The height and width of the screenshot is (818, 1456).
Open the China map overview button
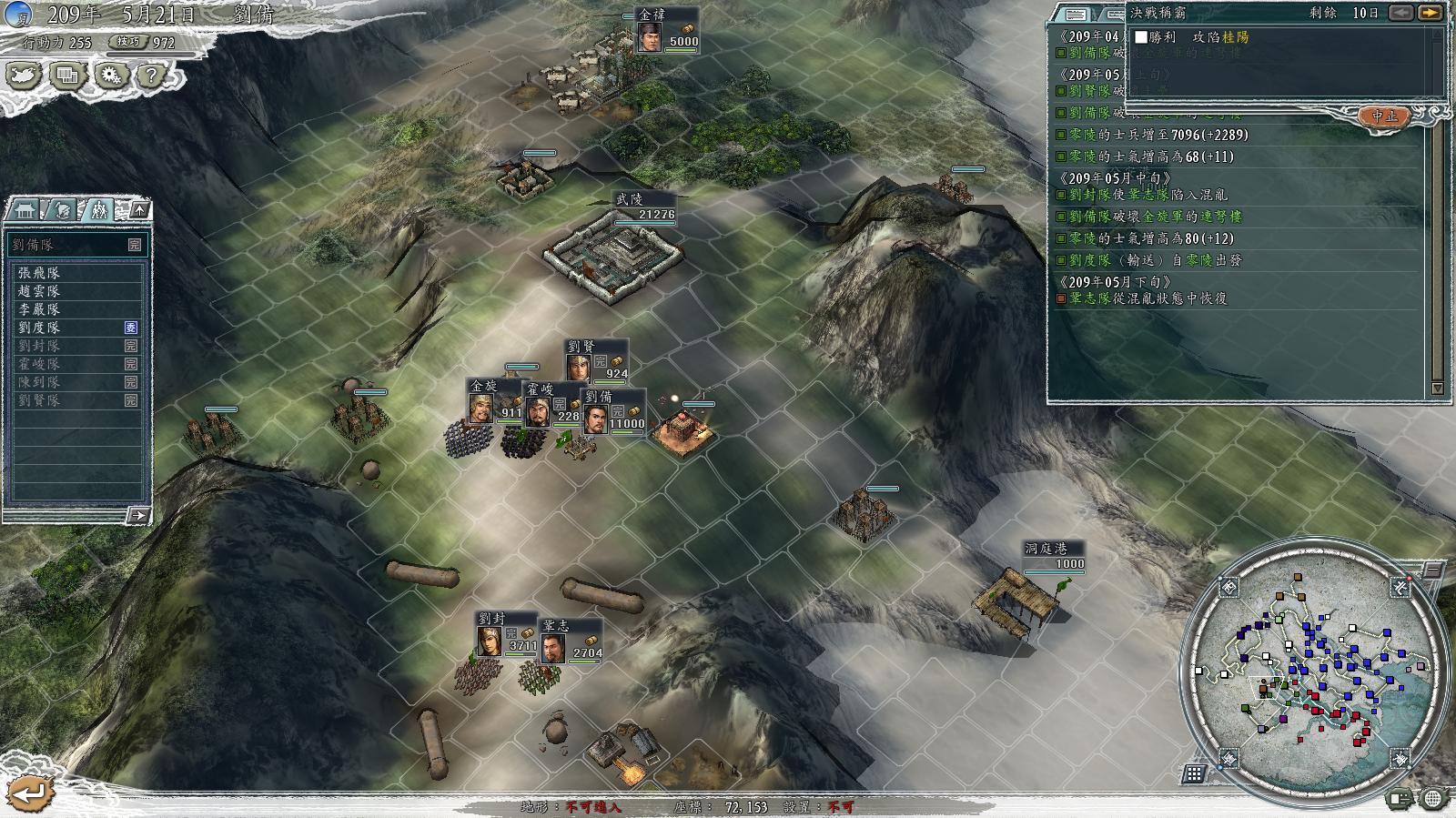tap(25, 76)
